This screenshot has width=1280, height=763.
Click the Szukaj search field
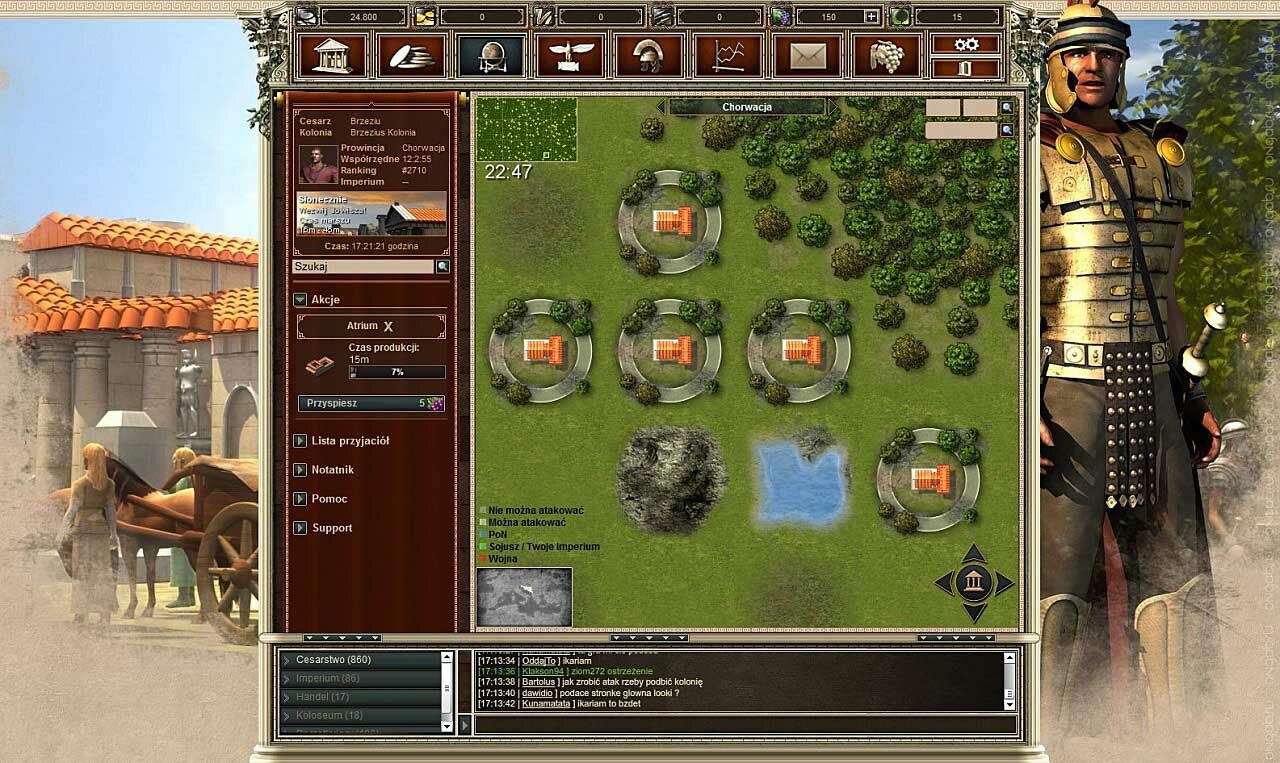click(363, 267)
